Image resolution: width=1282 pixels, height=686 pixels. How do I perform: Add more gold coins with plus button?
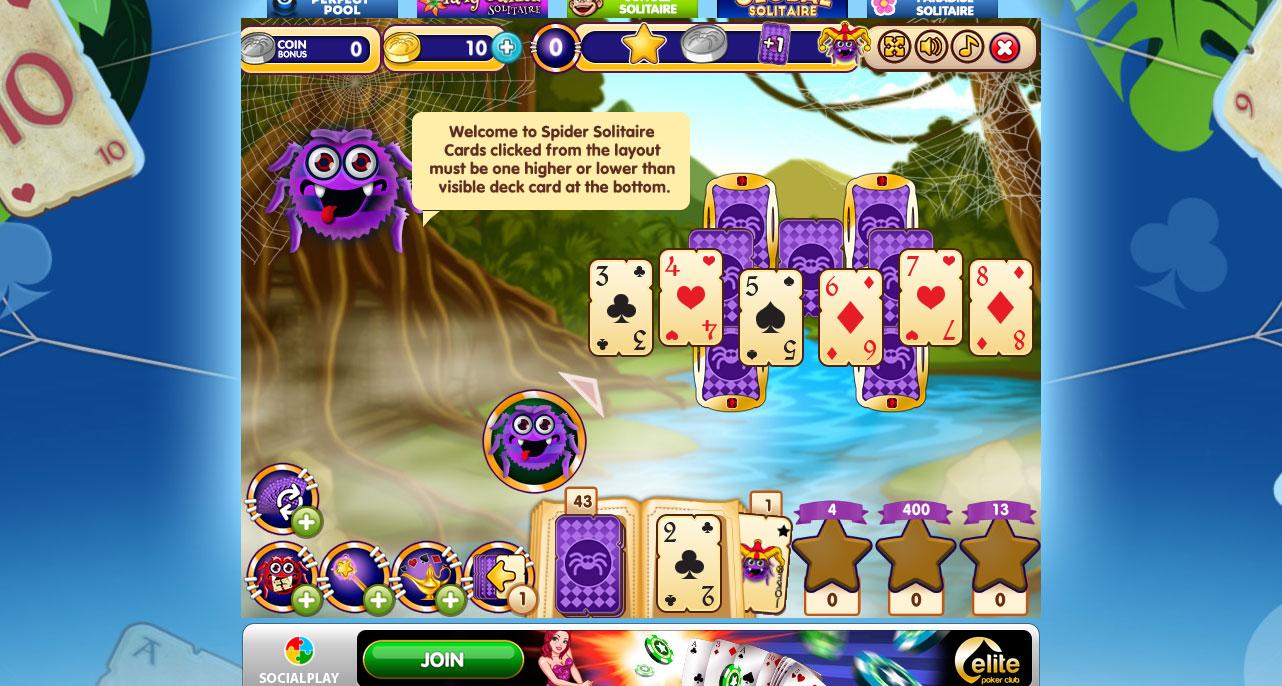click(x=506, y=47)
